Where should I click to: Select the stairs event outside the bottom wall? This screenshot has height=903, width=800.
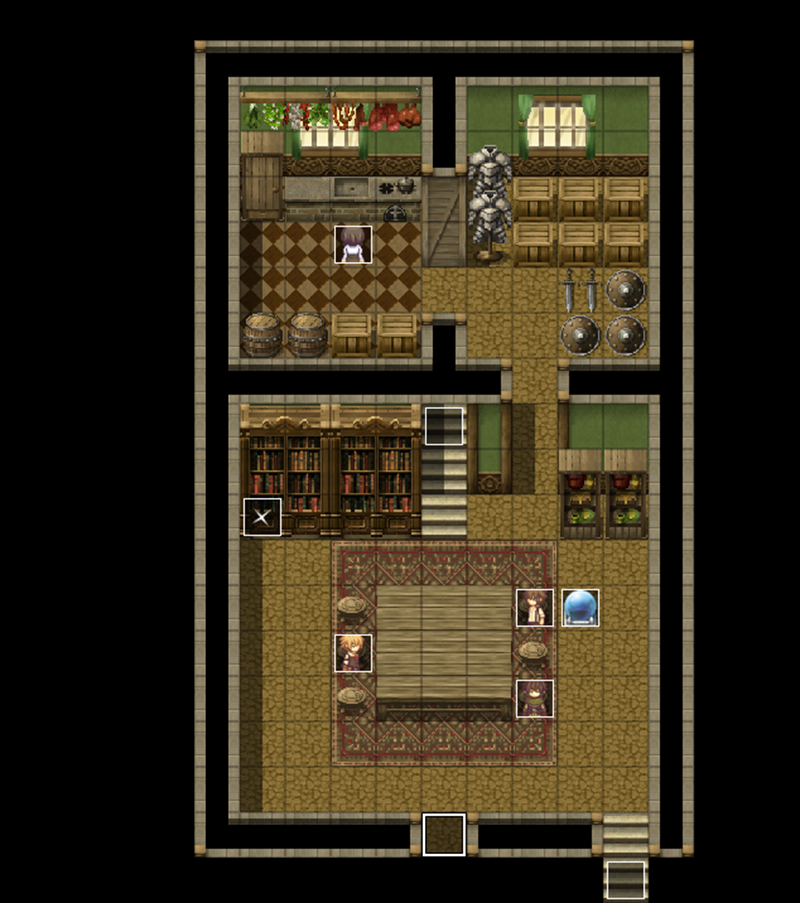coord(626,880)
